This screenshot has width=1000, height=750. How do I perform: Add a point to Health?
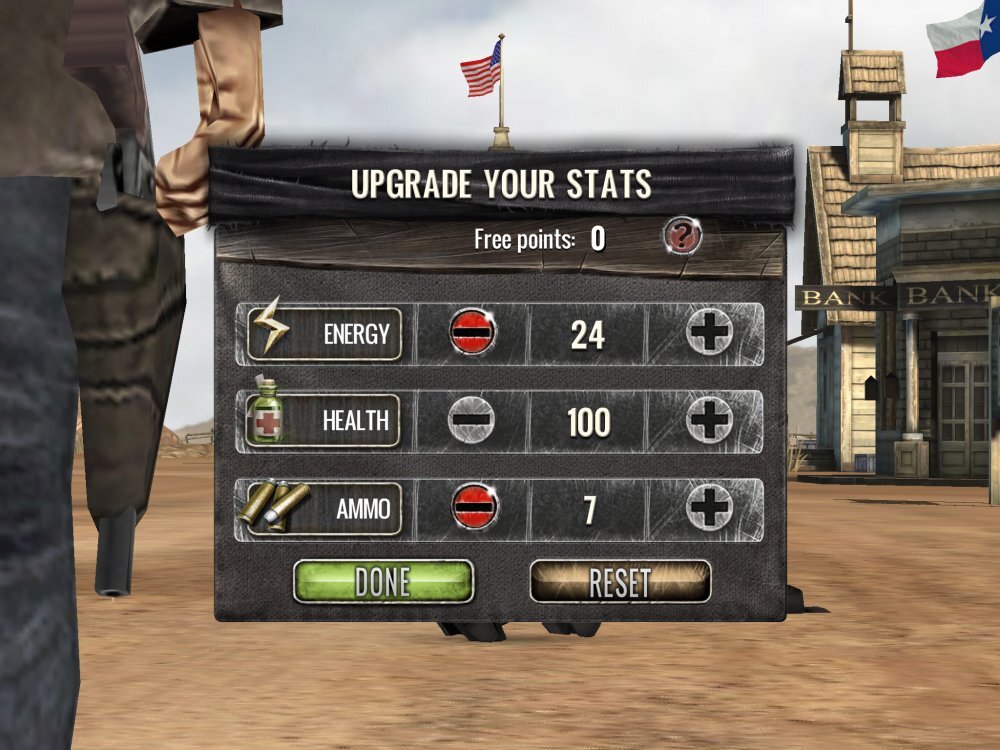point(710,421)
